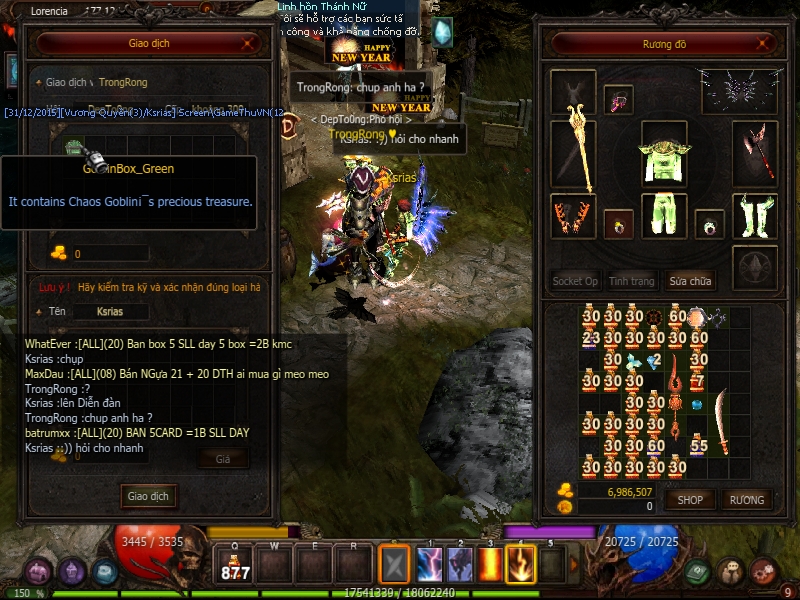The image size is (800, 600).
Task: Select the equipped red-bladed shield-hand weapon
Action: point(754,150)
